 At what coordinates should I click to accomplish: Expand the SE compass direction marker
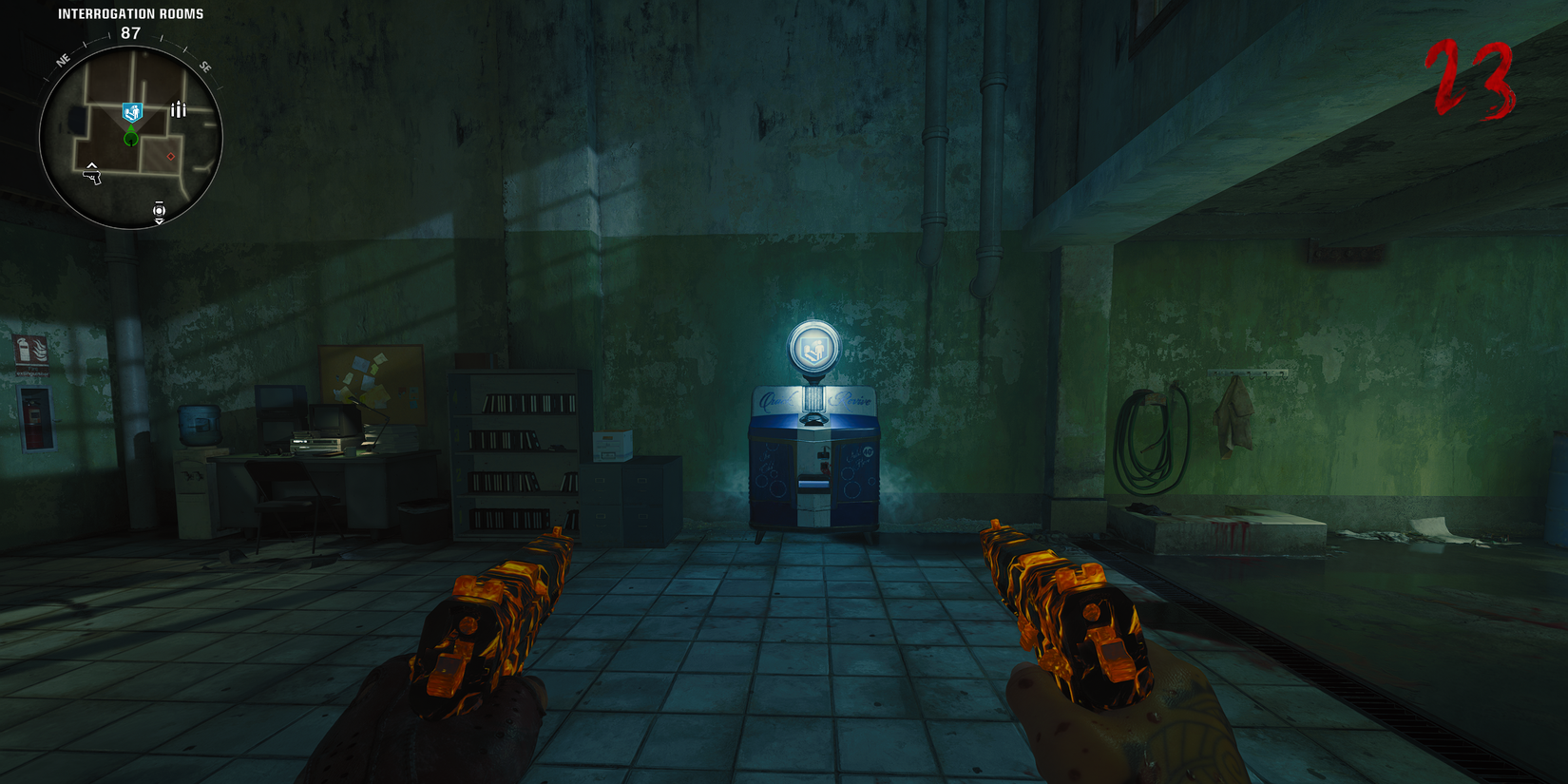point(205,67)
